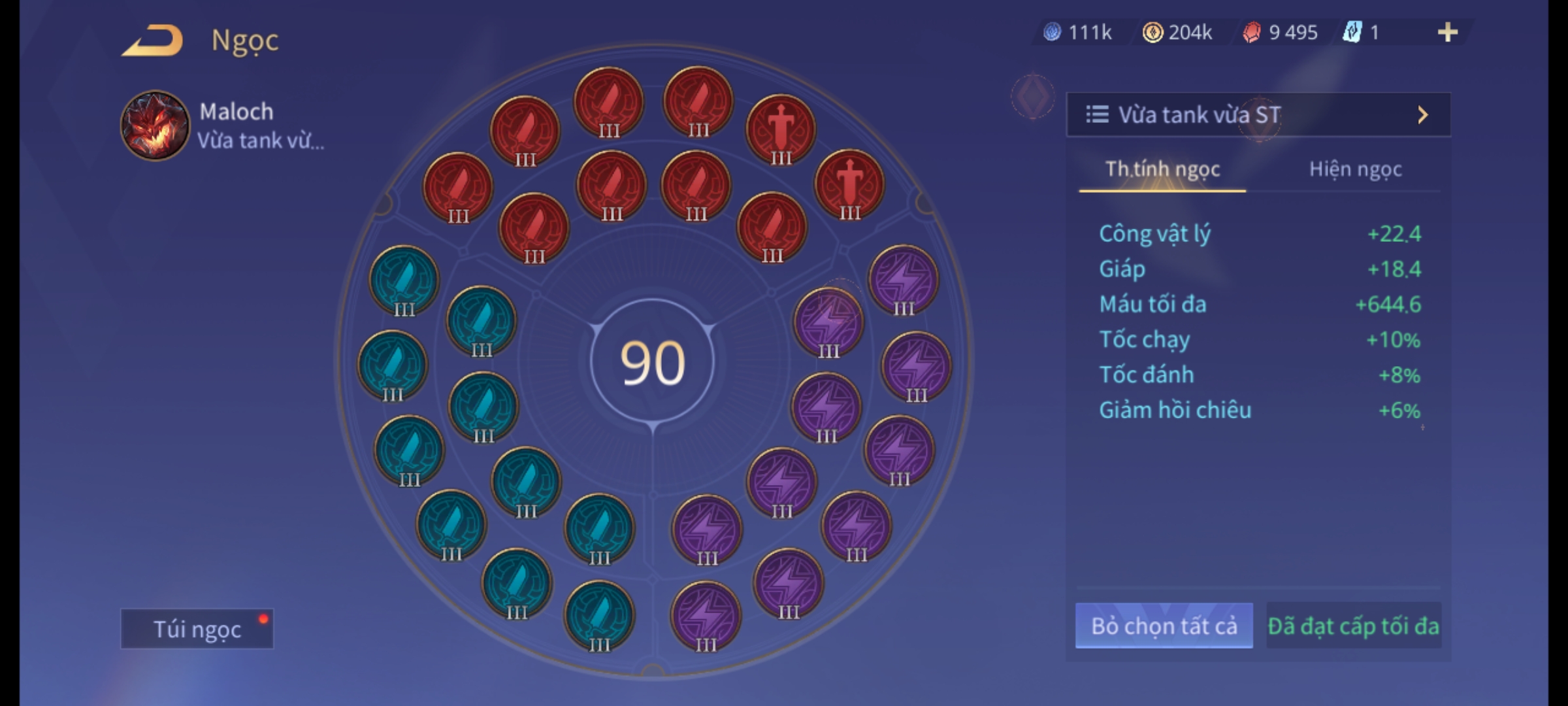
Task: Add currency with the plus button
Action: click(1447, 32)
